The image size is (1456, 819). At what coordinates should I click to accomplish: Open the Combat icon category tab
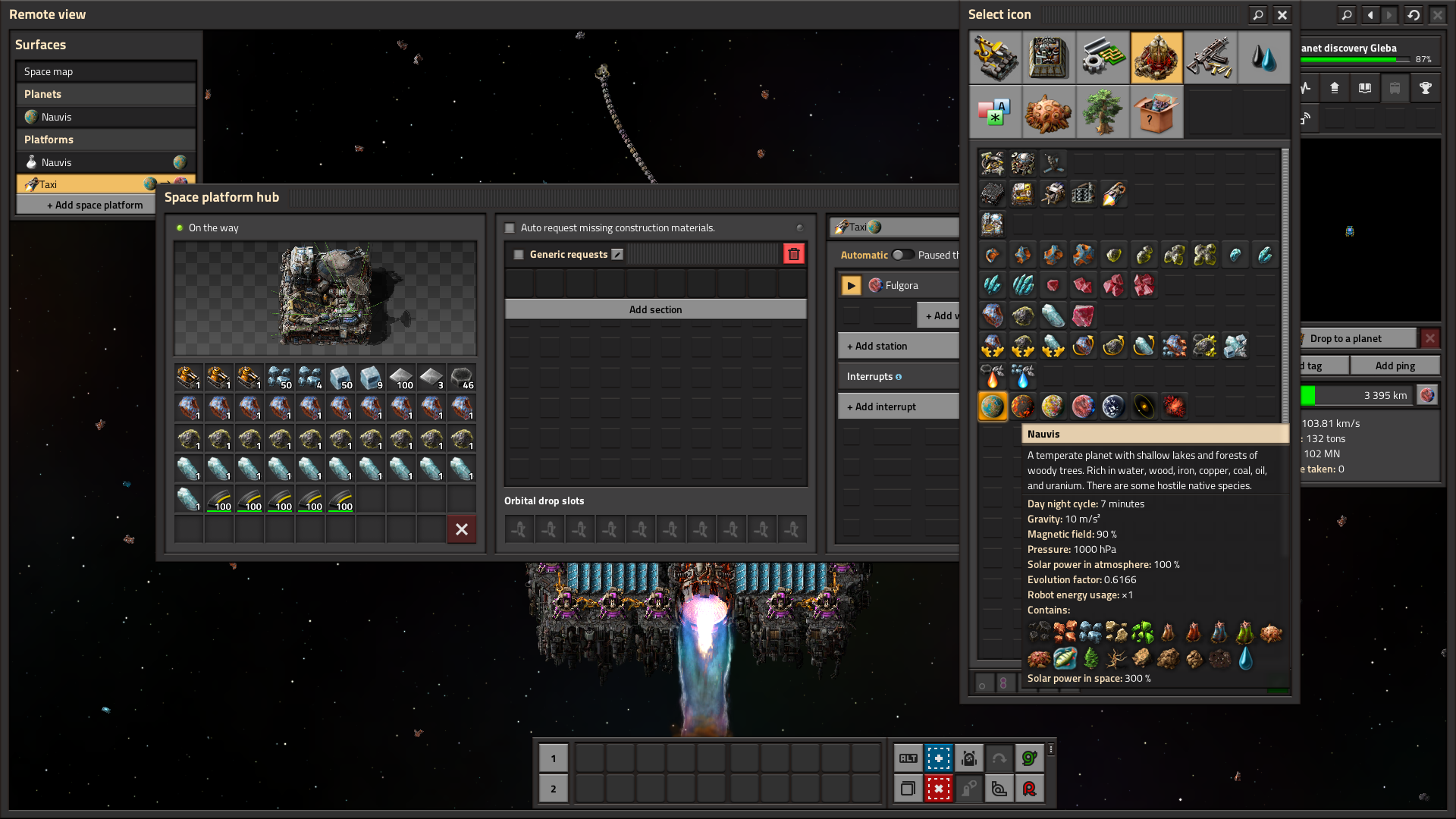(x=1210, y=58)
